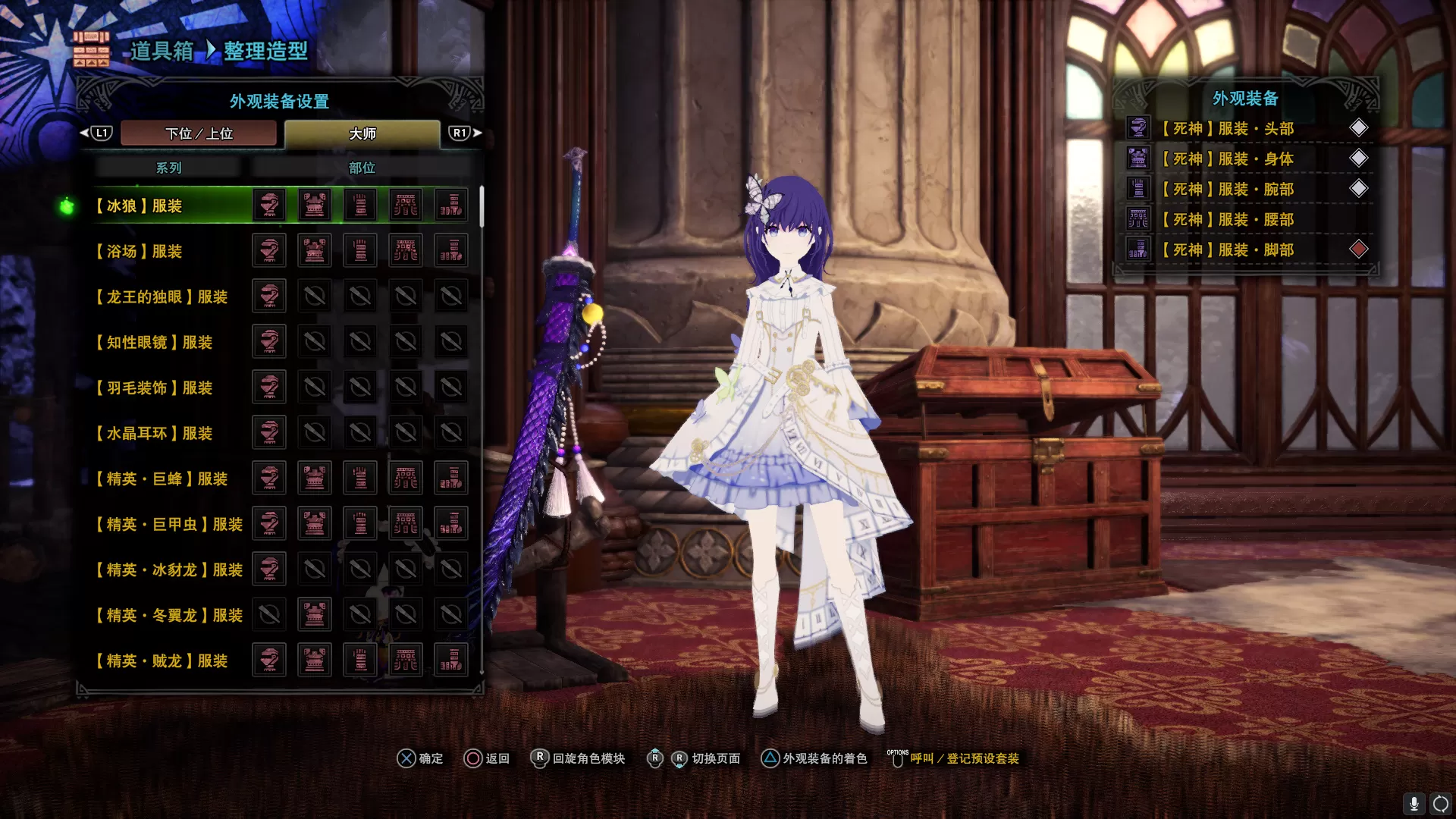The width and height of the screenshot is (1456, 819).
Task: Select the【冰狼】chest piece icon
Action: click(315, 205)
